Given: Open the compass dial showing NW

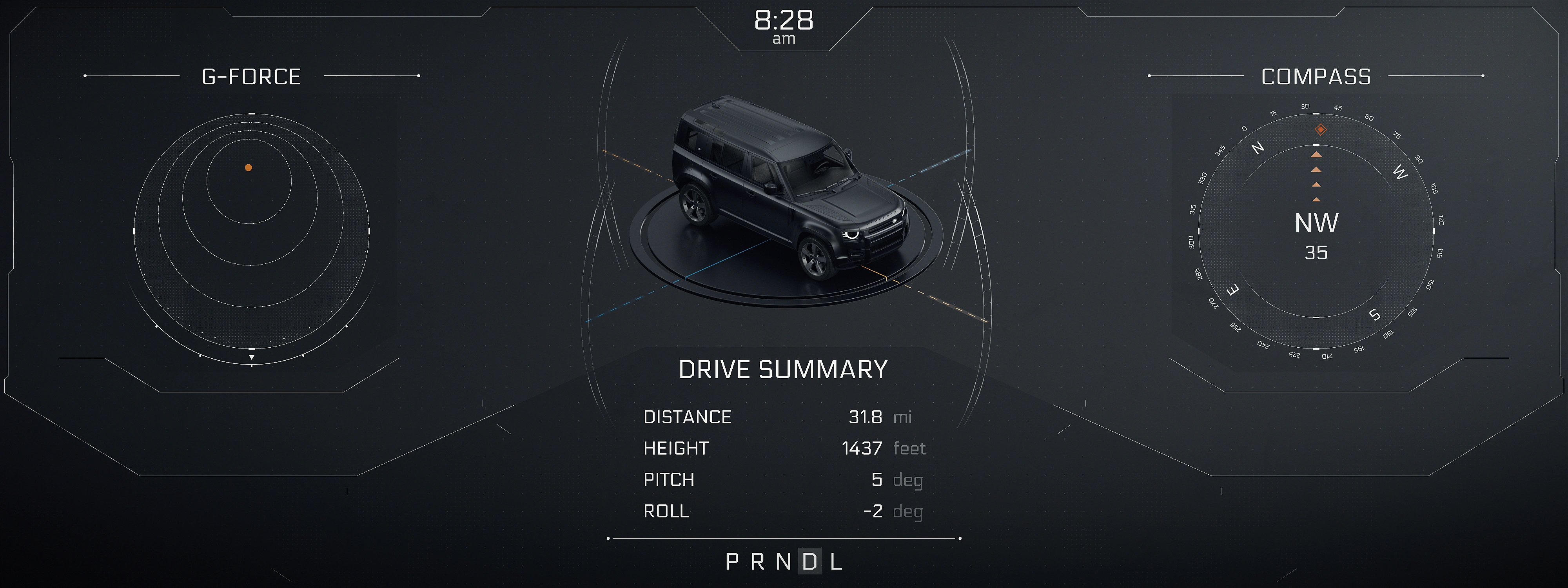Looking at the screenshot, I should [x=1316, y=232].
